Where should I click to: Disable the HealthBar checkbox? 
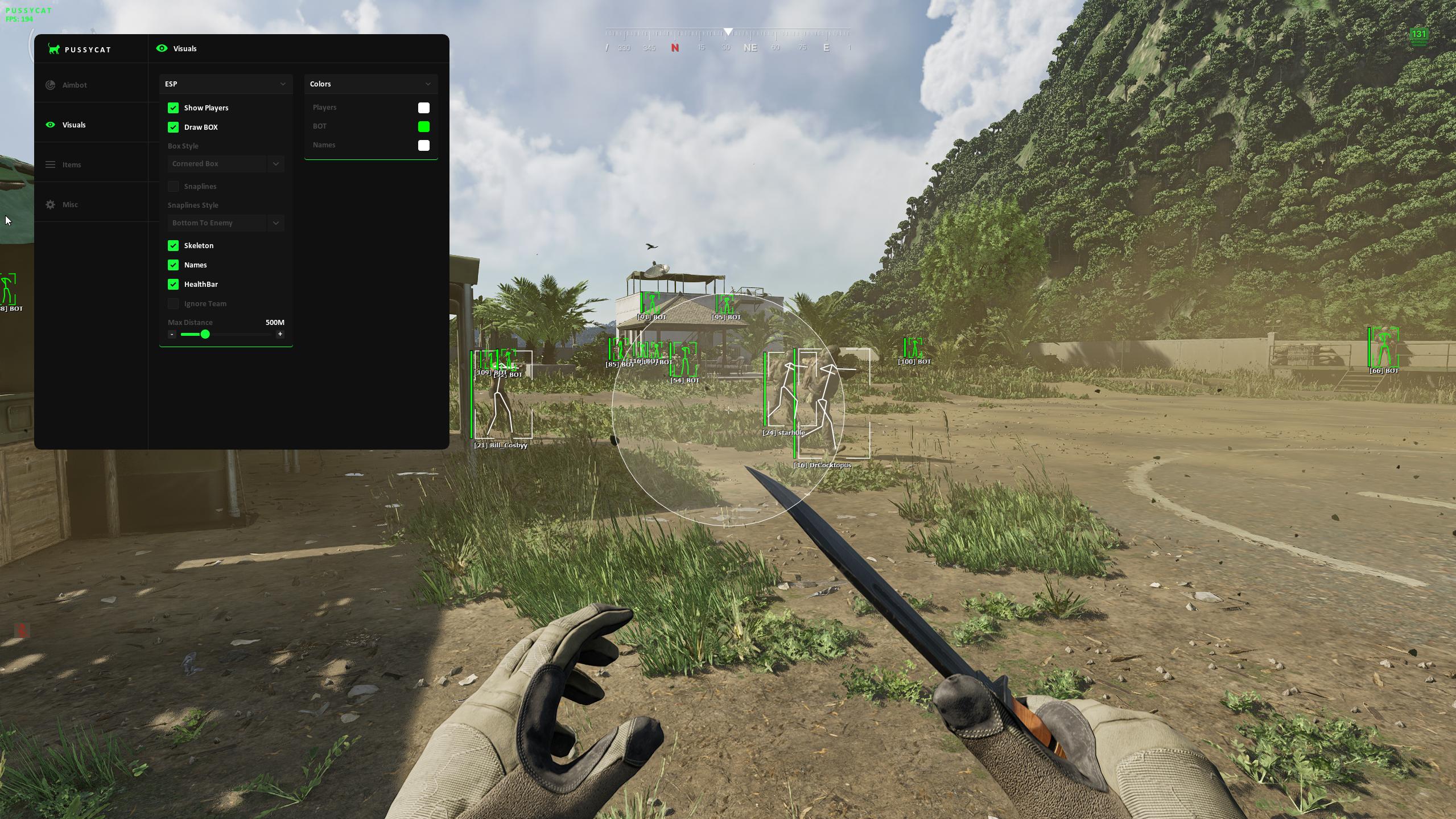point(173,284)
